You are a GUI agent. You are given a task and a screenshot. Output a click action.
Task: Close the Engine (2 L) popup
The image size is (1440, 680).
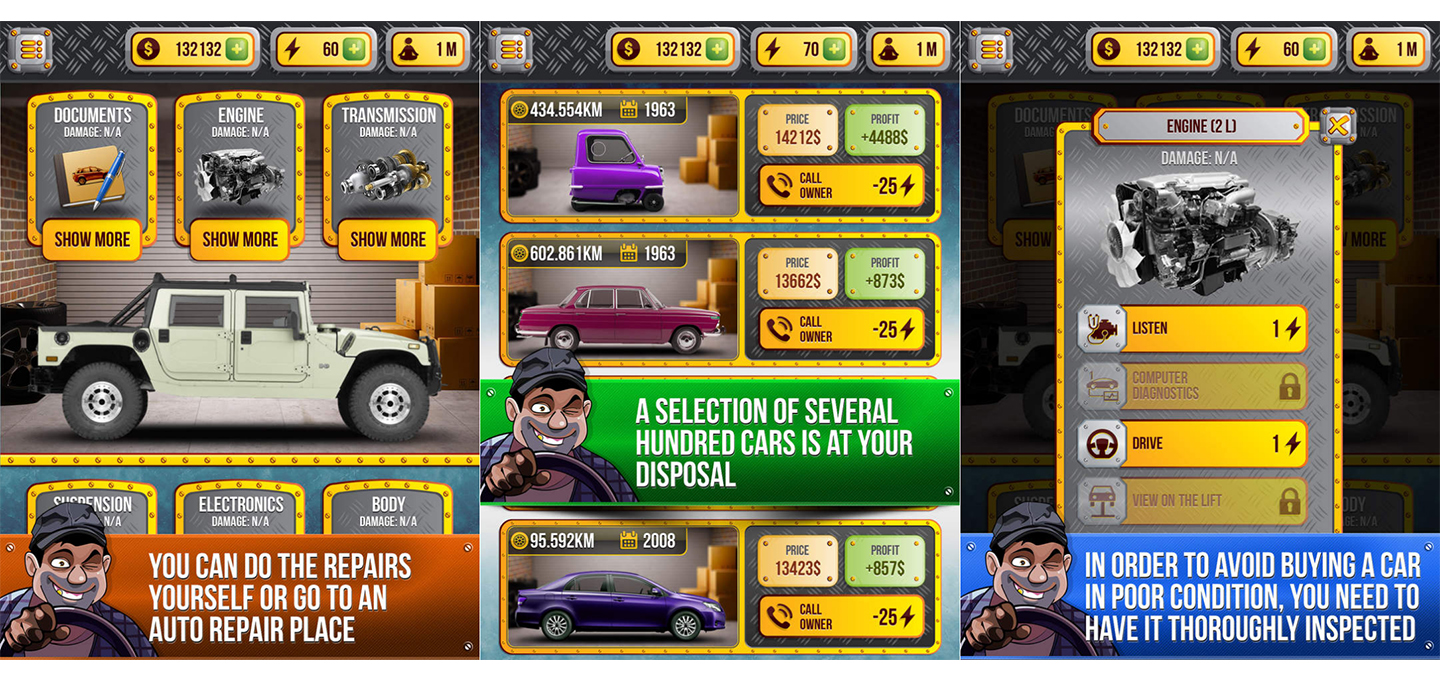point(1338,125)
